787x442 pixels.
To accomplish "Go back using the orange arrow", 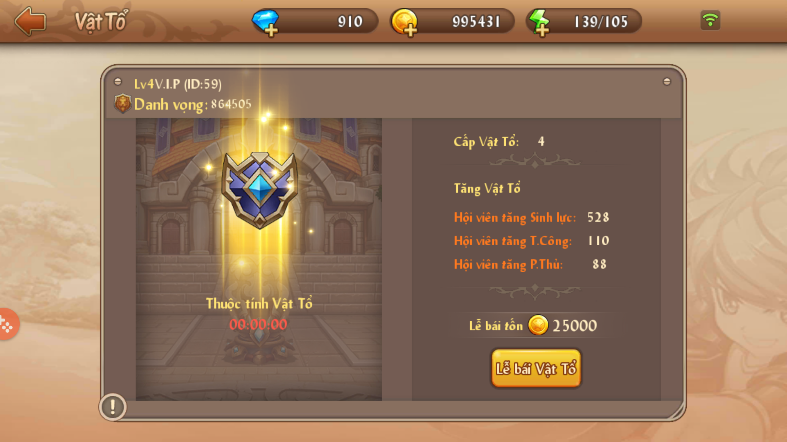I will [30, 21].
